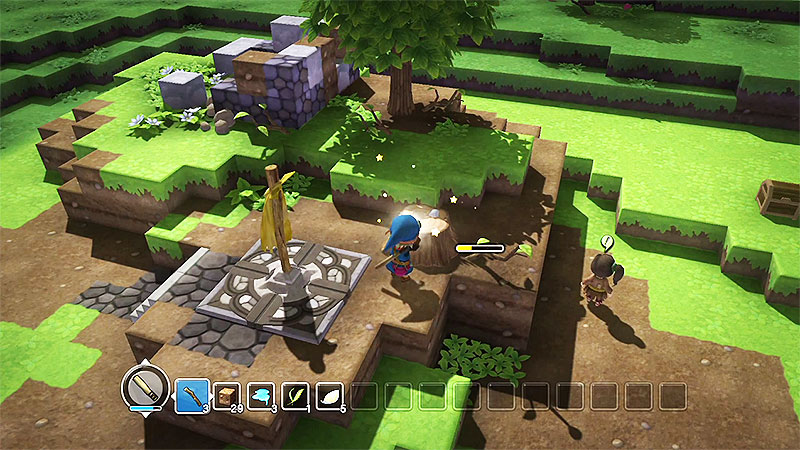The width and height of the screenshot is (800, 450).
Task: Choose the broken branch hotbar slot
Action: click(191, 396)
